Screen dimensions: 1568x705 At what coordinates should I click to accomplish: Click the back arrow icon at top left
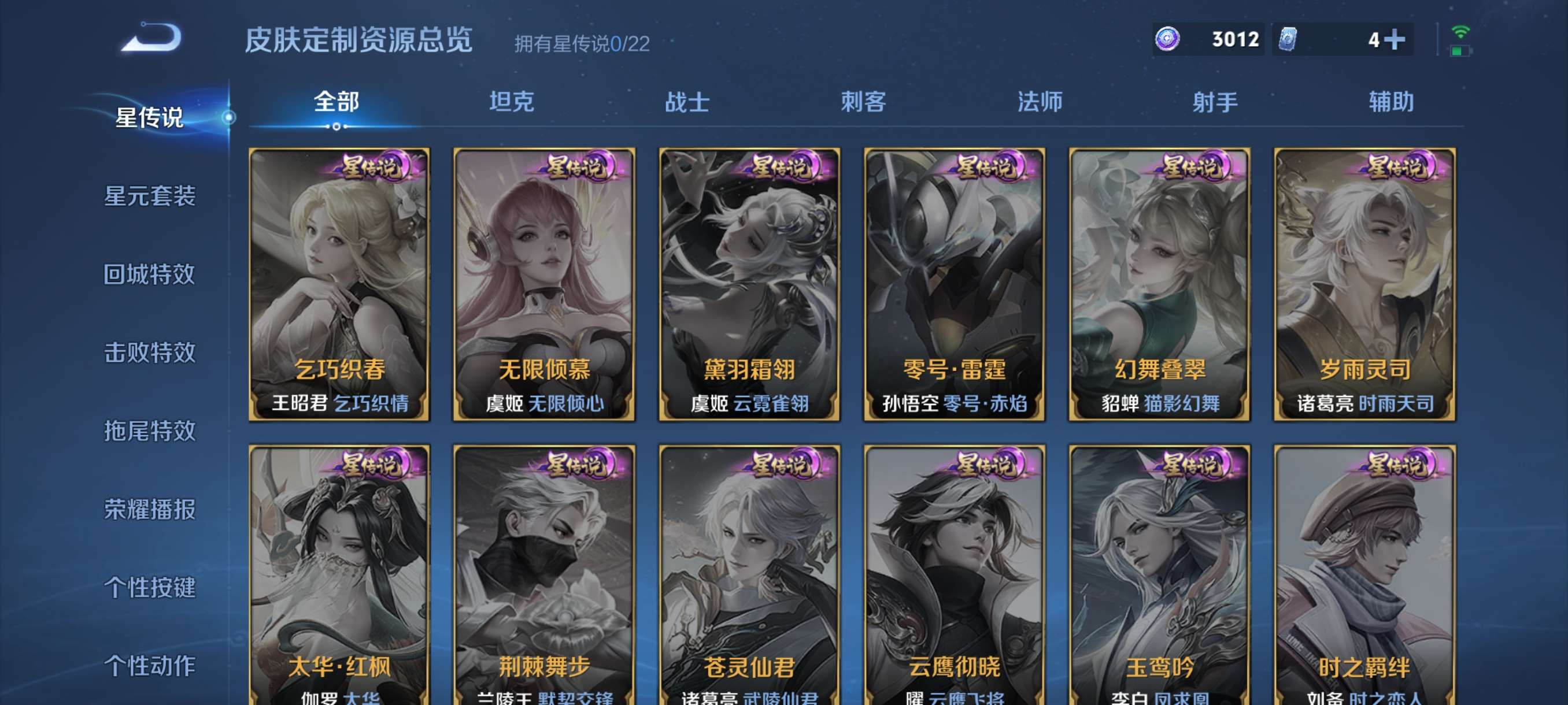click(x=151, y=38)
